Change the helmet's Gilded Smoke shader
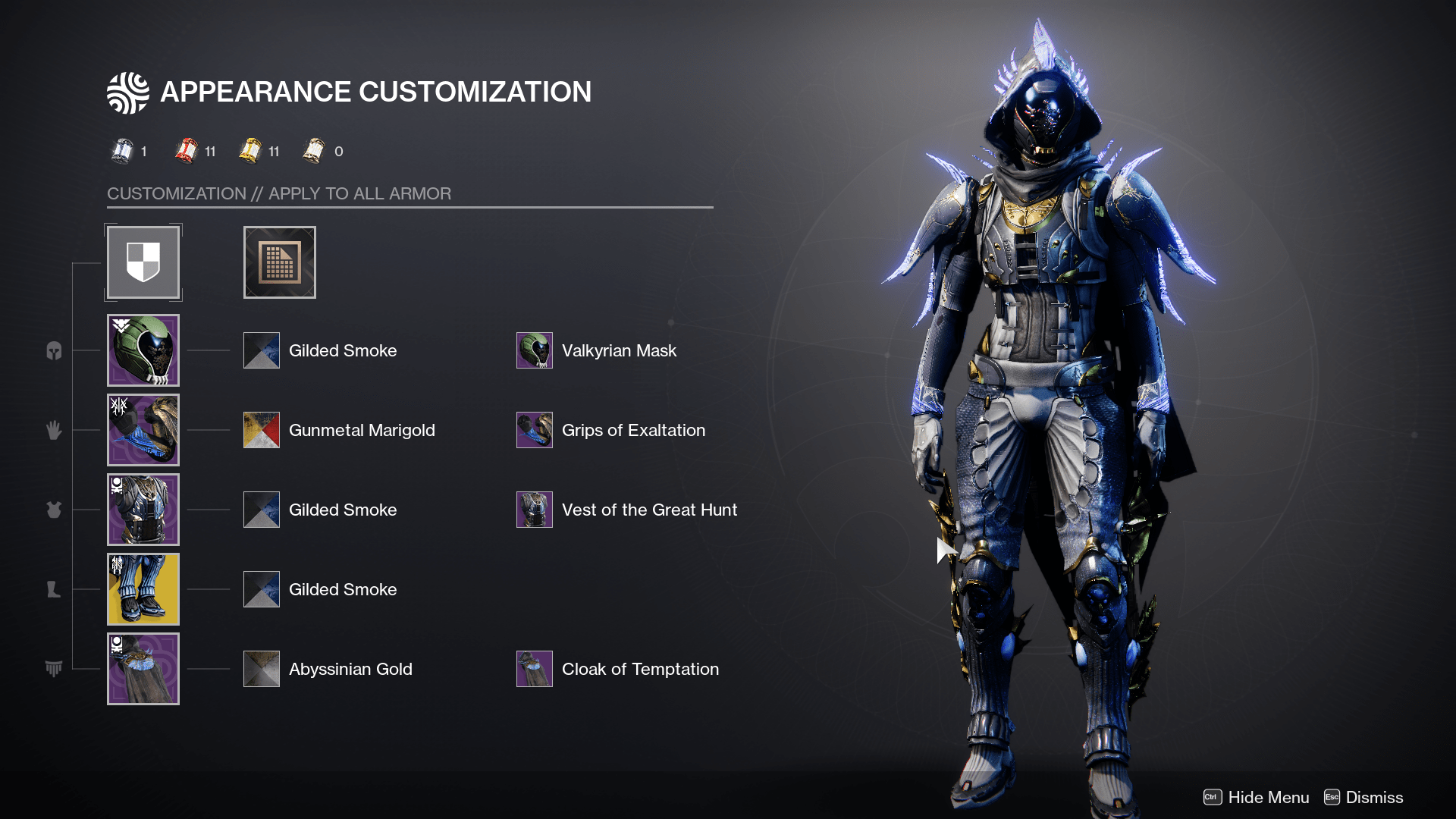 (262, 350)
